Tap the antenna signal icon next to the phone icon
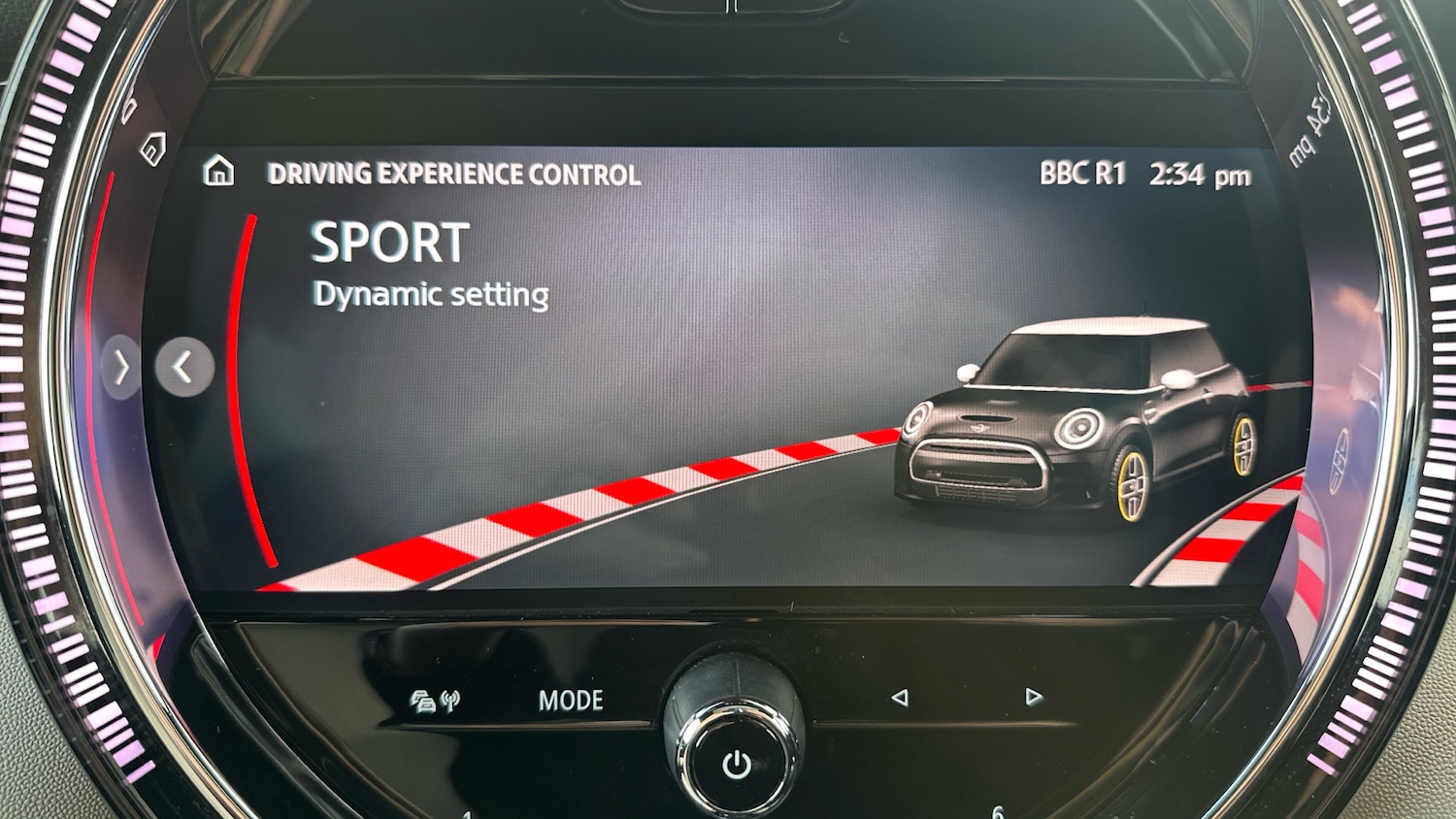The width and height of the screenshot is (1456, 819). (x=448, y=700)
